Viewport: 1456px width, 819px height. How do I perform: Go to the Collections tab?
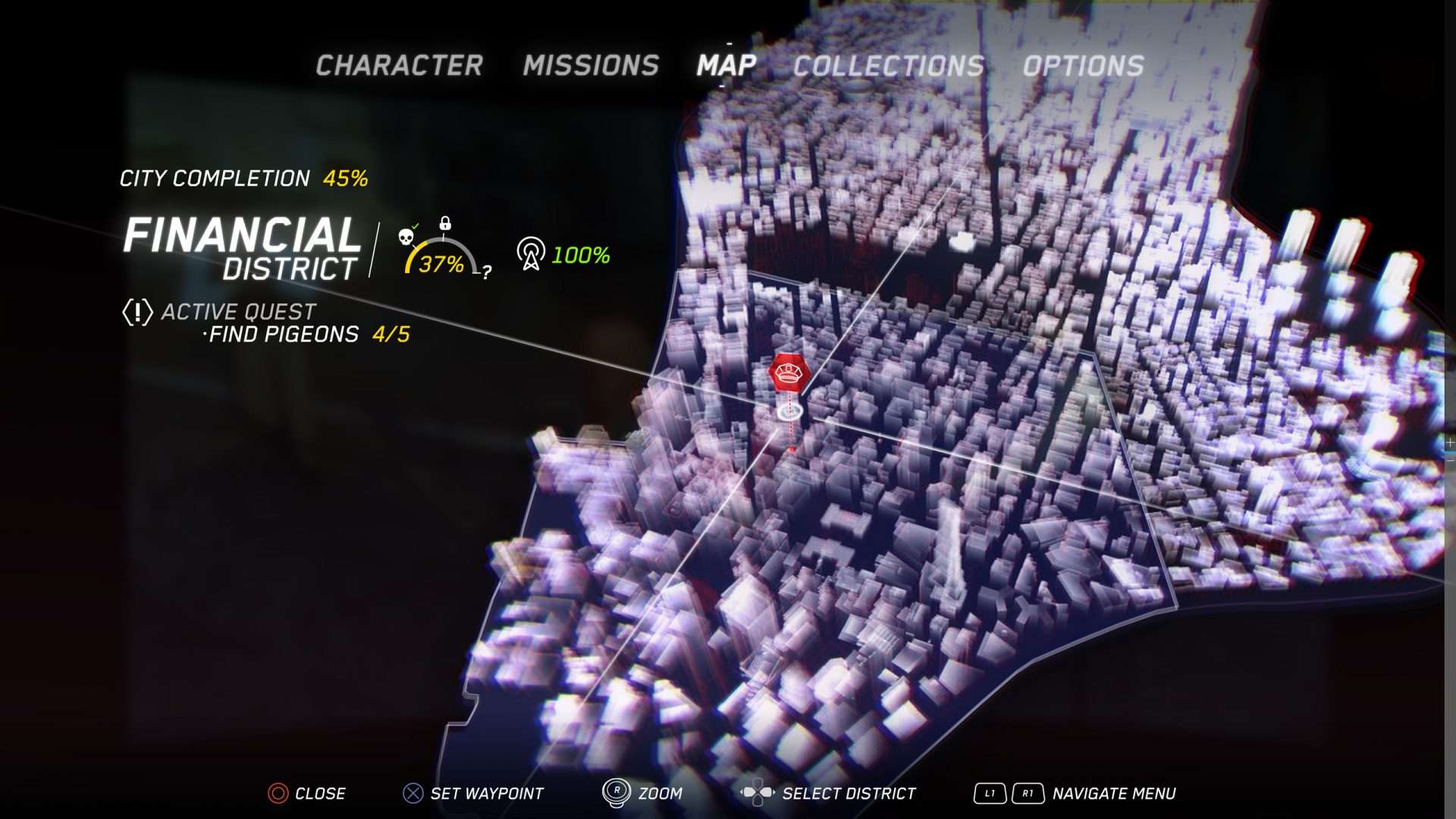click(x=888, y=66)
